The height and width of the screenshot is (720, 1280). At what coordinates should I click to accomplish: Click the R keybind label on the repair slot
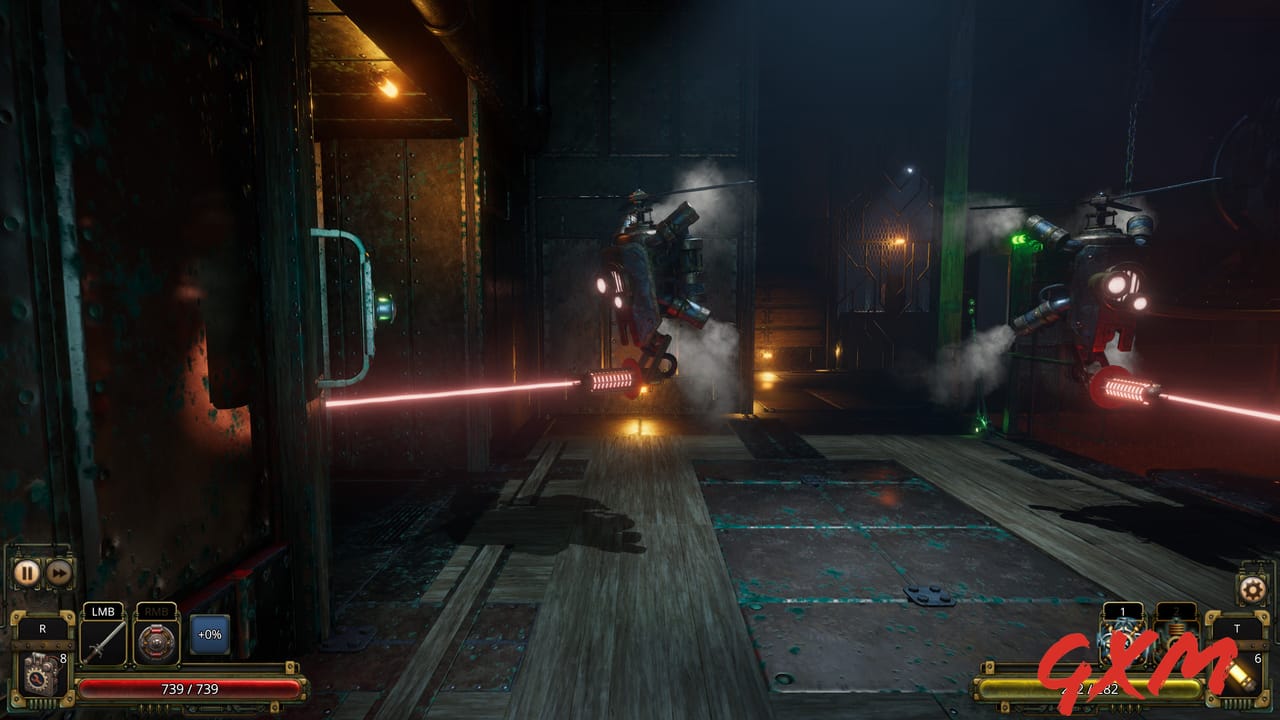pos(44,628)
